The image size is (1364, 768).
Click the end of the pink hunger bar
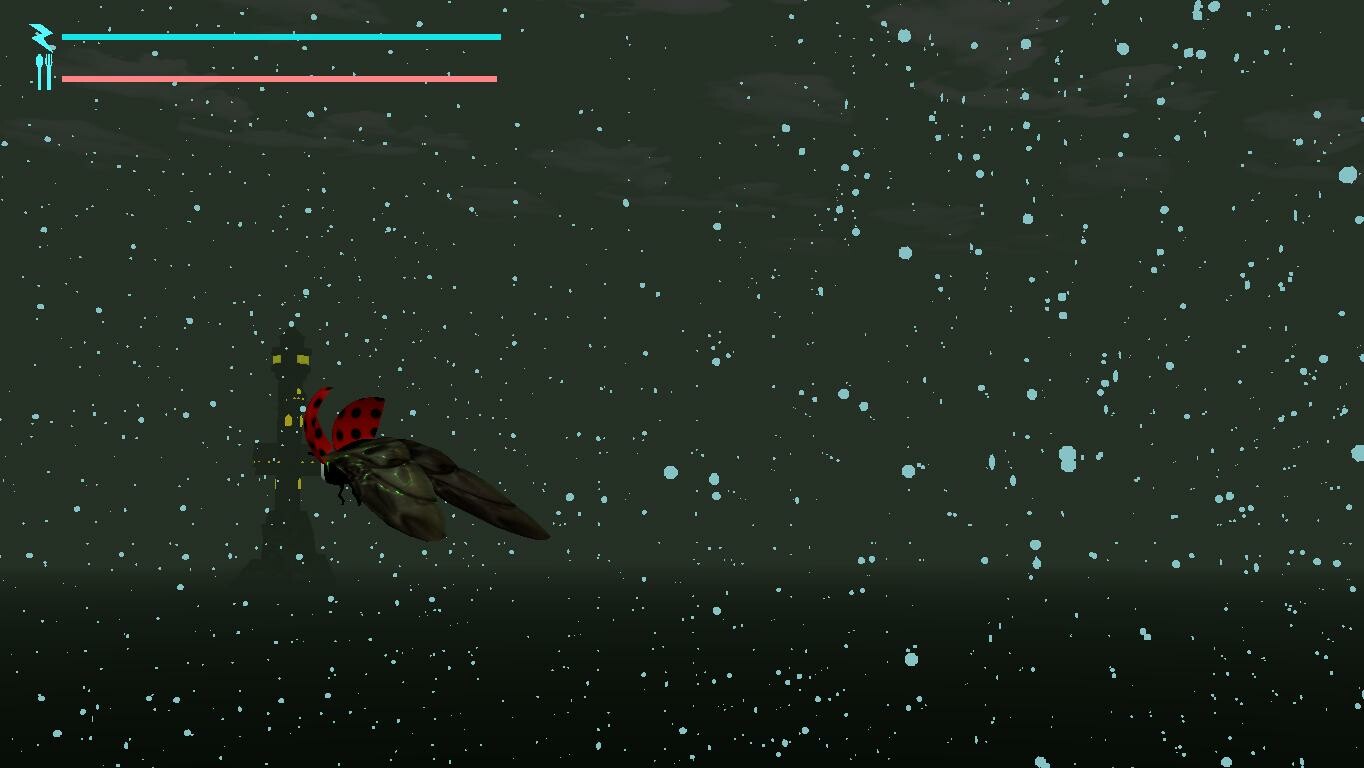(x=494, y=77)
